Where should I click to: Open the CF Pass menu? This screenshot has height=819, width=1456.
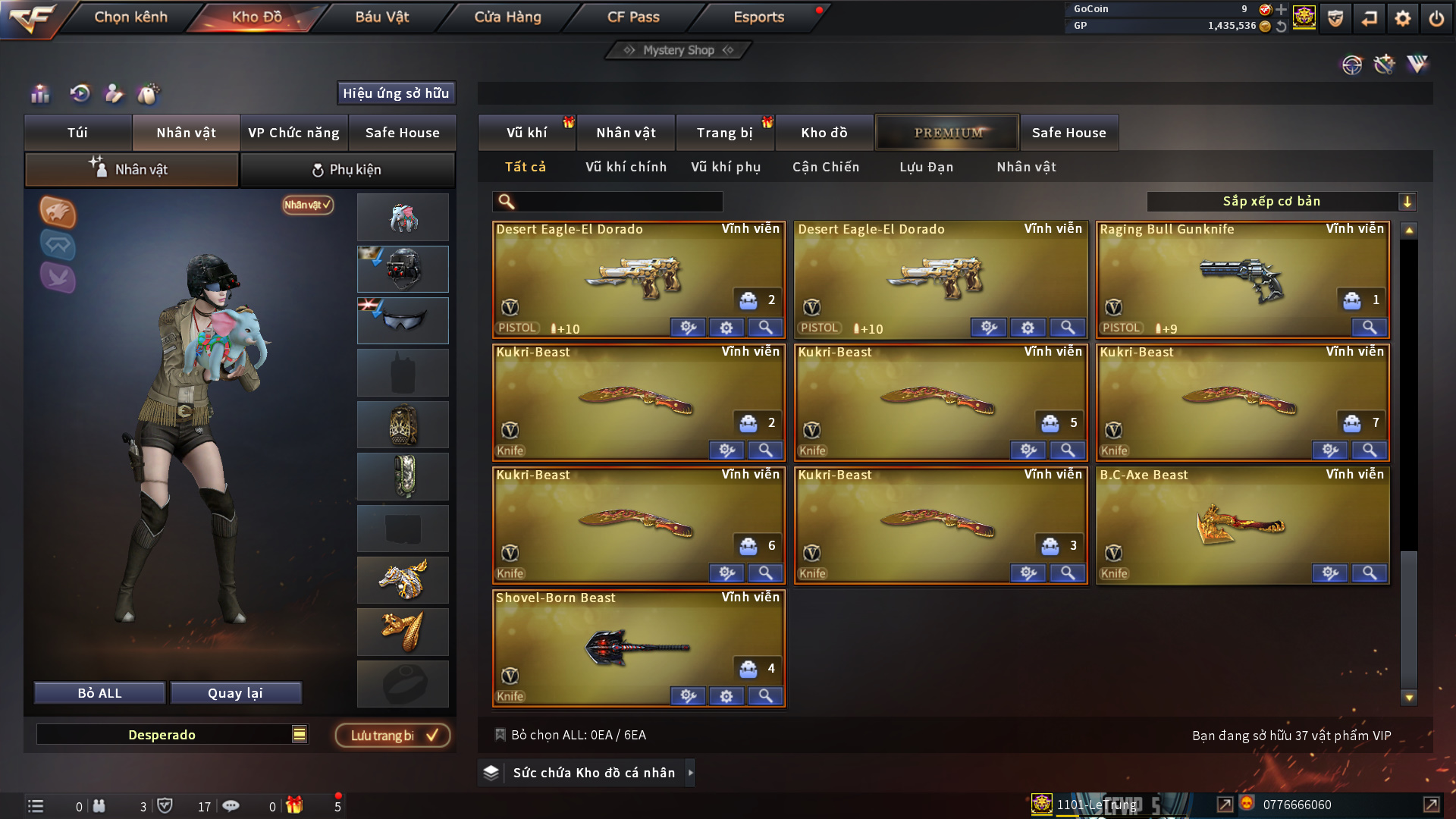pyautogui.click(x=632, y=17)
